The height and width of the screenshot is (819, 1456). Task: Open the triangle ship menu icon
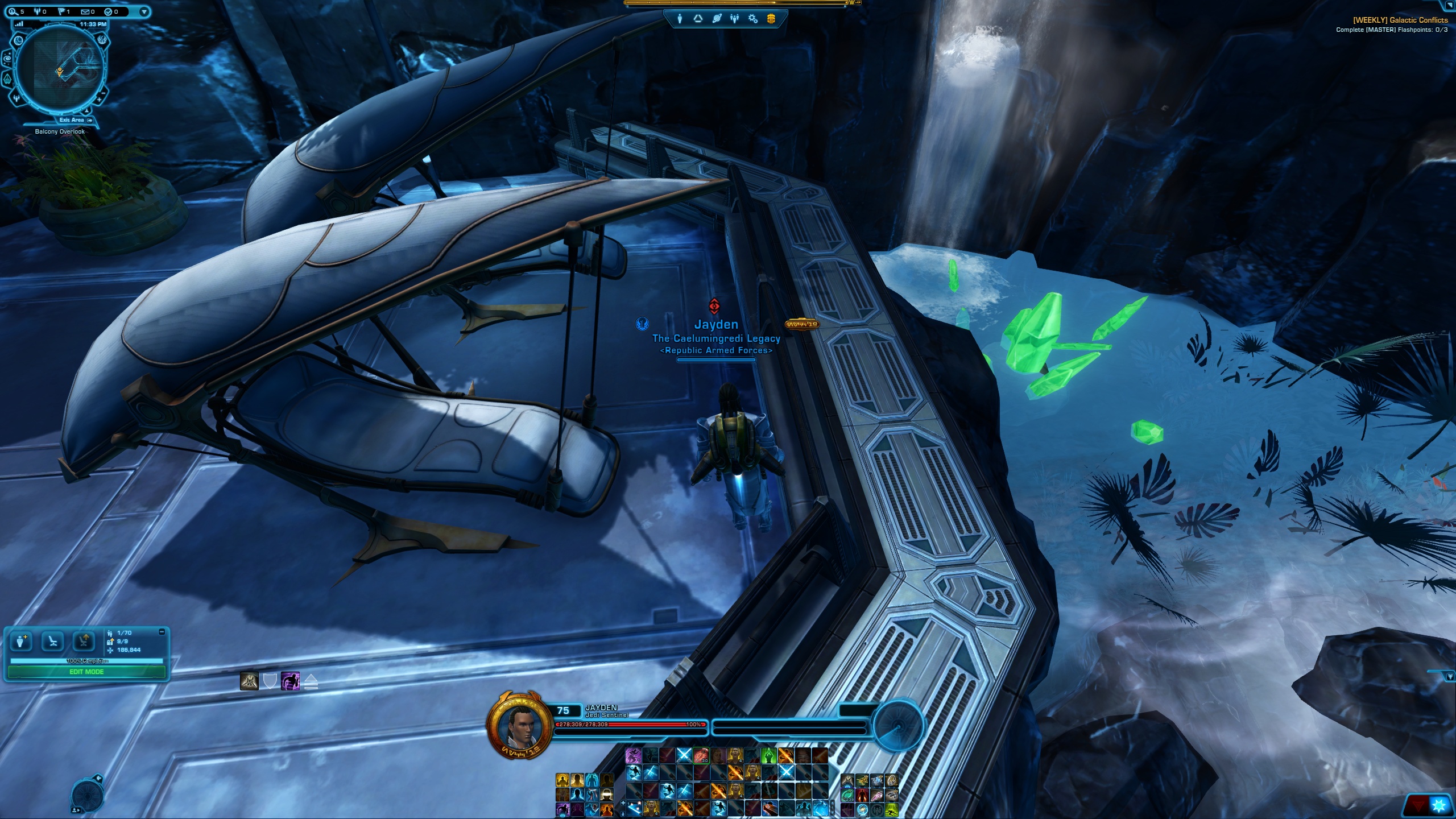pyautogui.click(x=698, y=19)
